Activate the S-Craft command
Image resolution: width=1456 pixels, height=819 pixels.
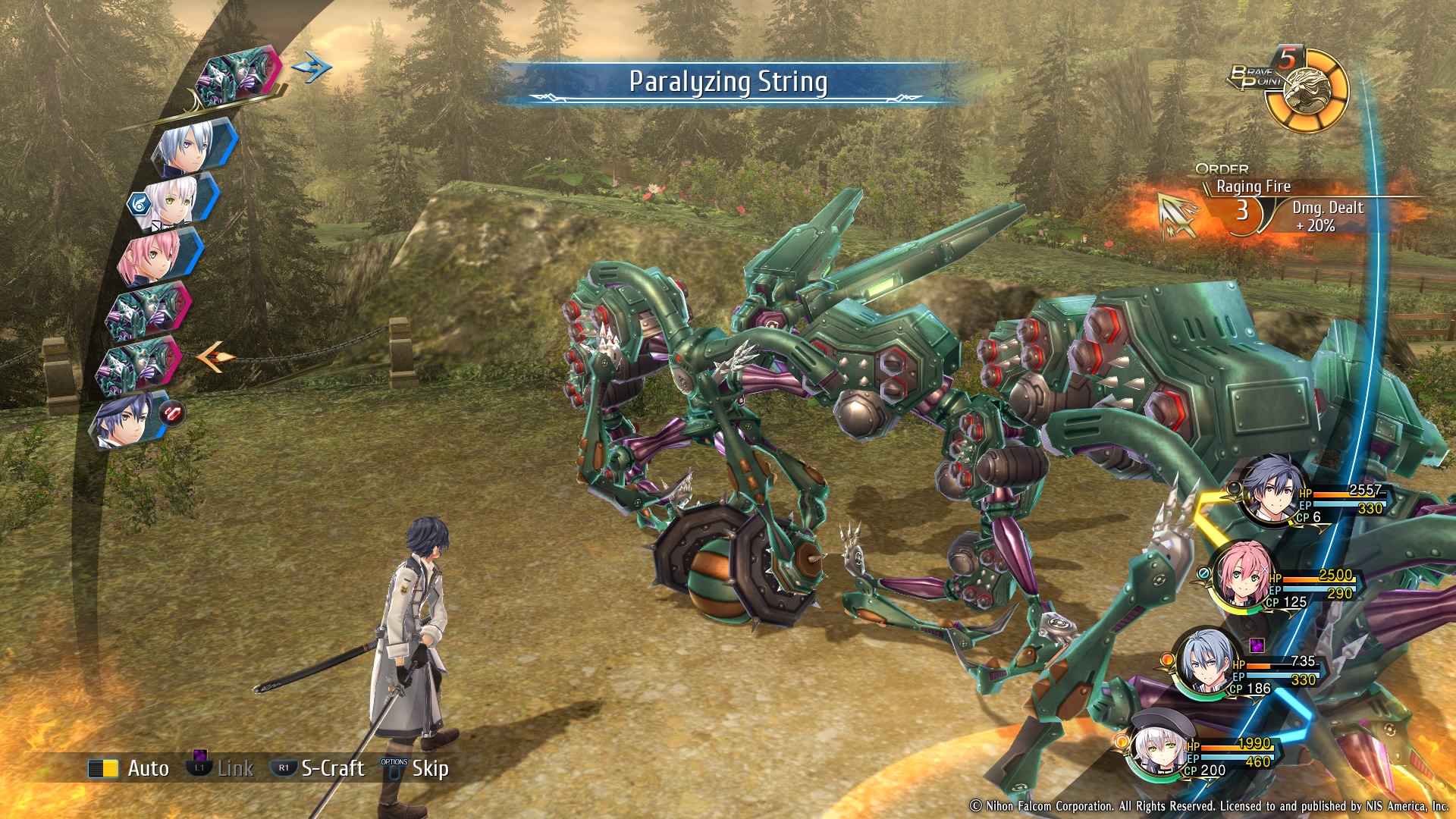[x=318, y=768]
